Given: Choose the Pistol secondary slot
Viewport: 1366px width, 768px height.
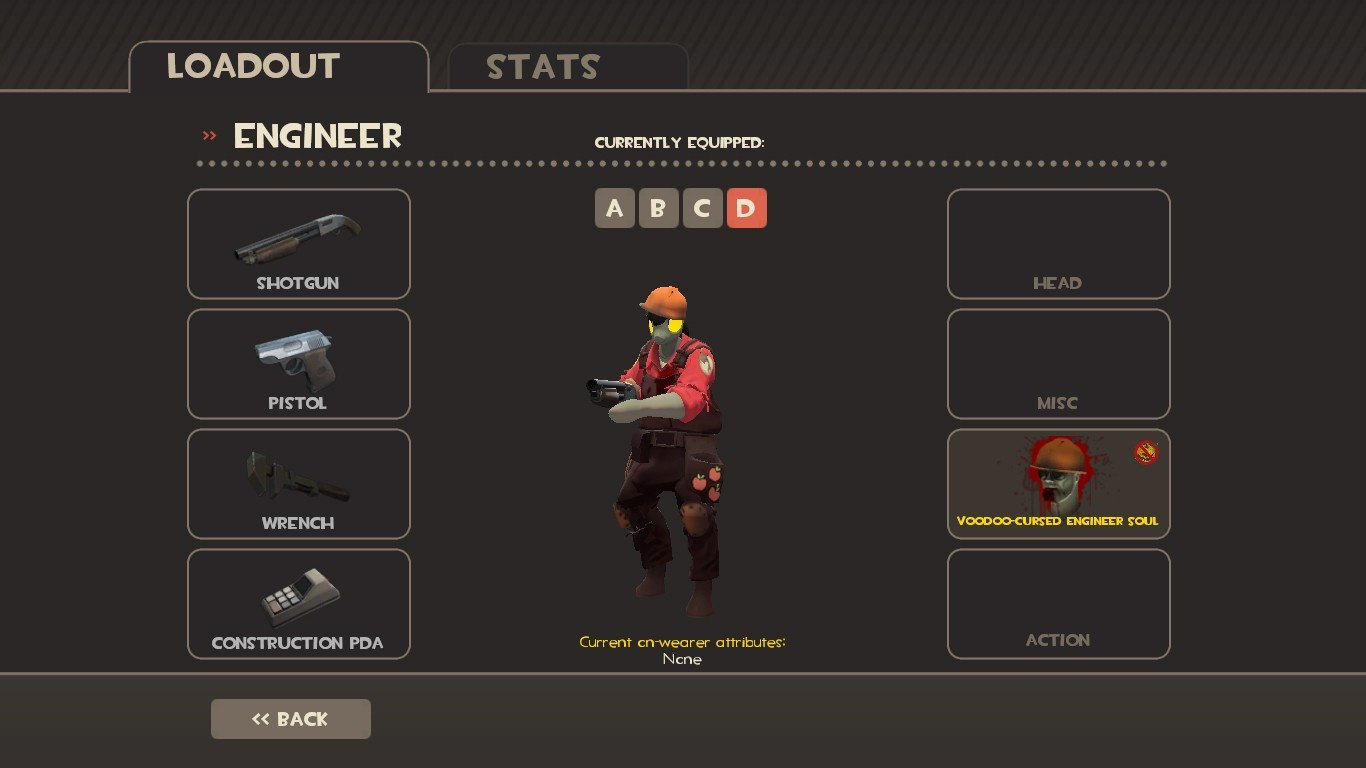Looking at the screenshot, I should coord(299,364).
